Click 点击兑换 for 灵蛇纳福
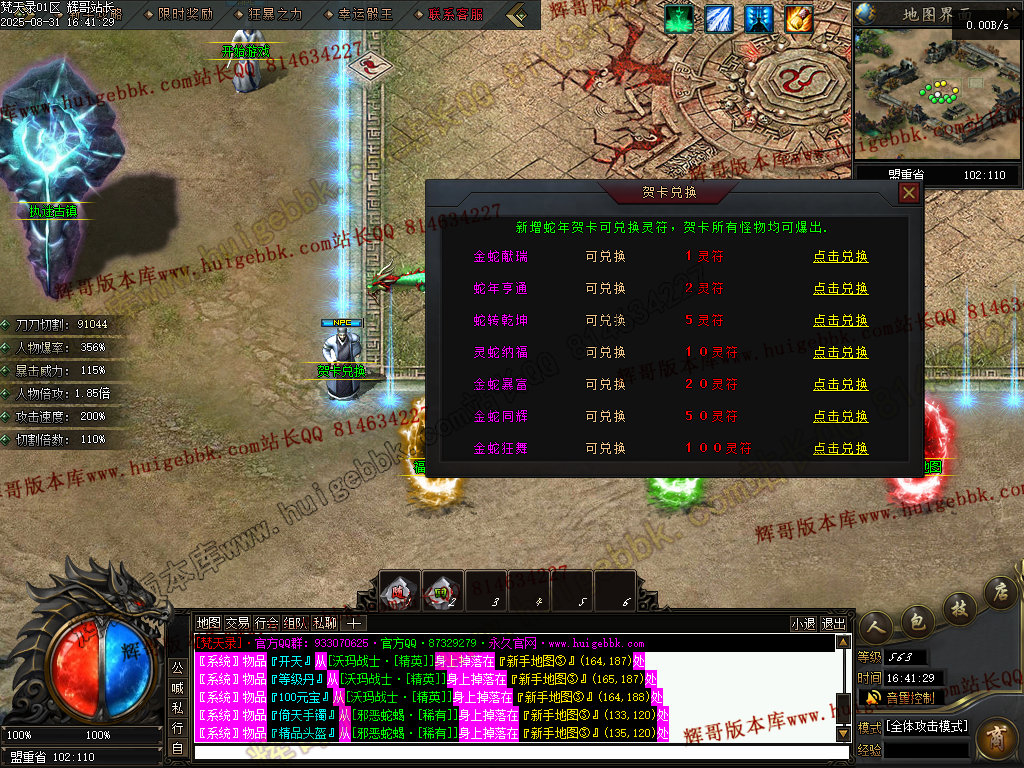The height and width of the screenshot is (768, 1024). point(840,352)
